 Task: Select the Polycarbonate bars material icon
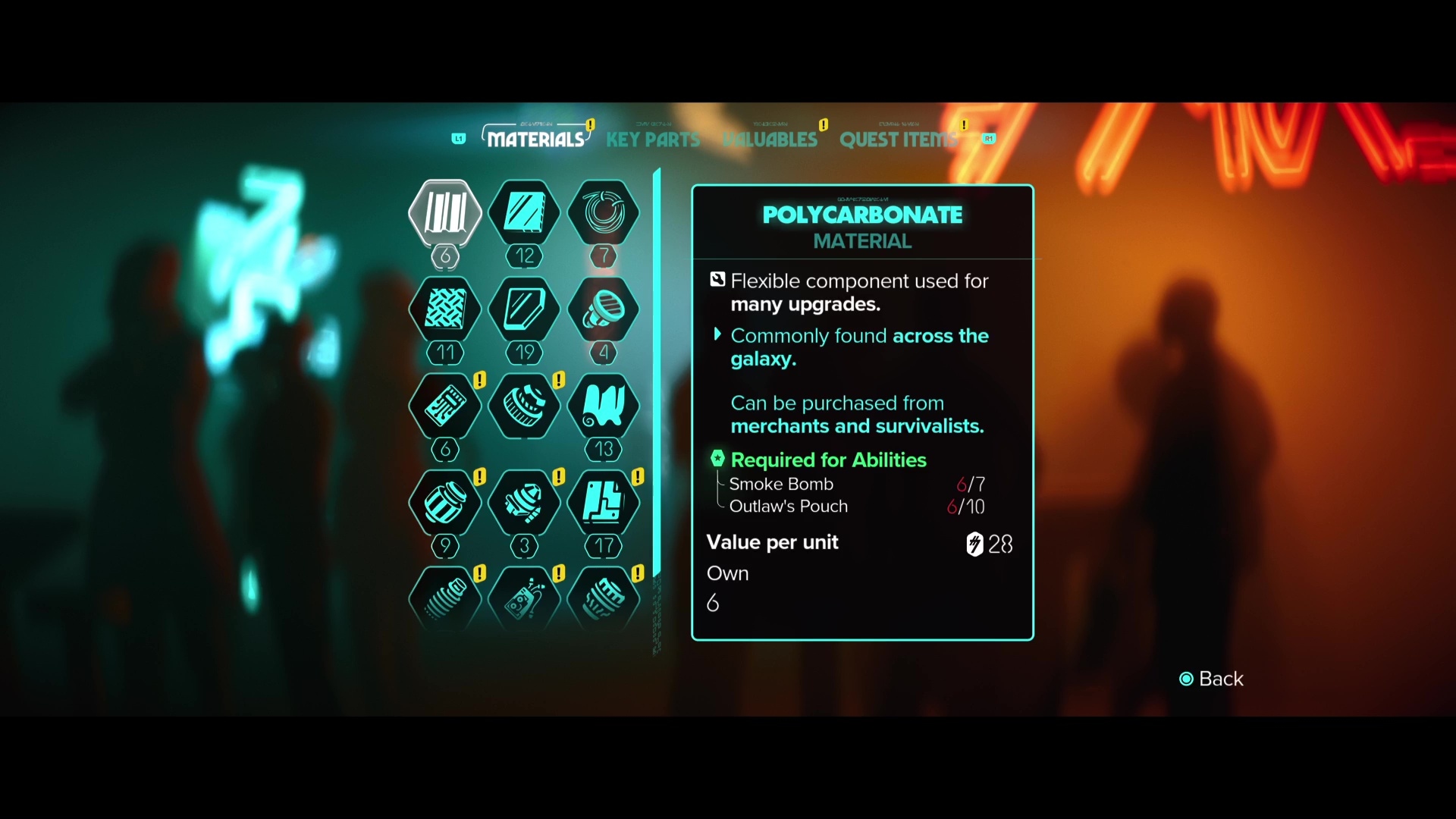point(445,215)
